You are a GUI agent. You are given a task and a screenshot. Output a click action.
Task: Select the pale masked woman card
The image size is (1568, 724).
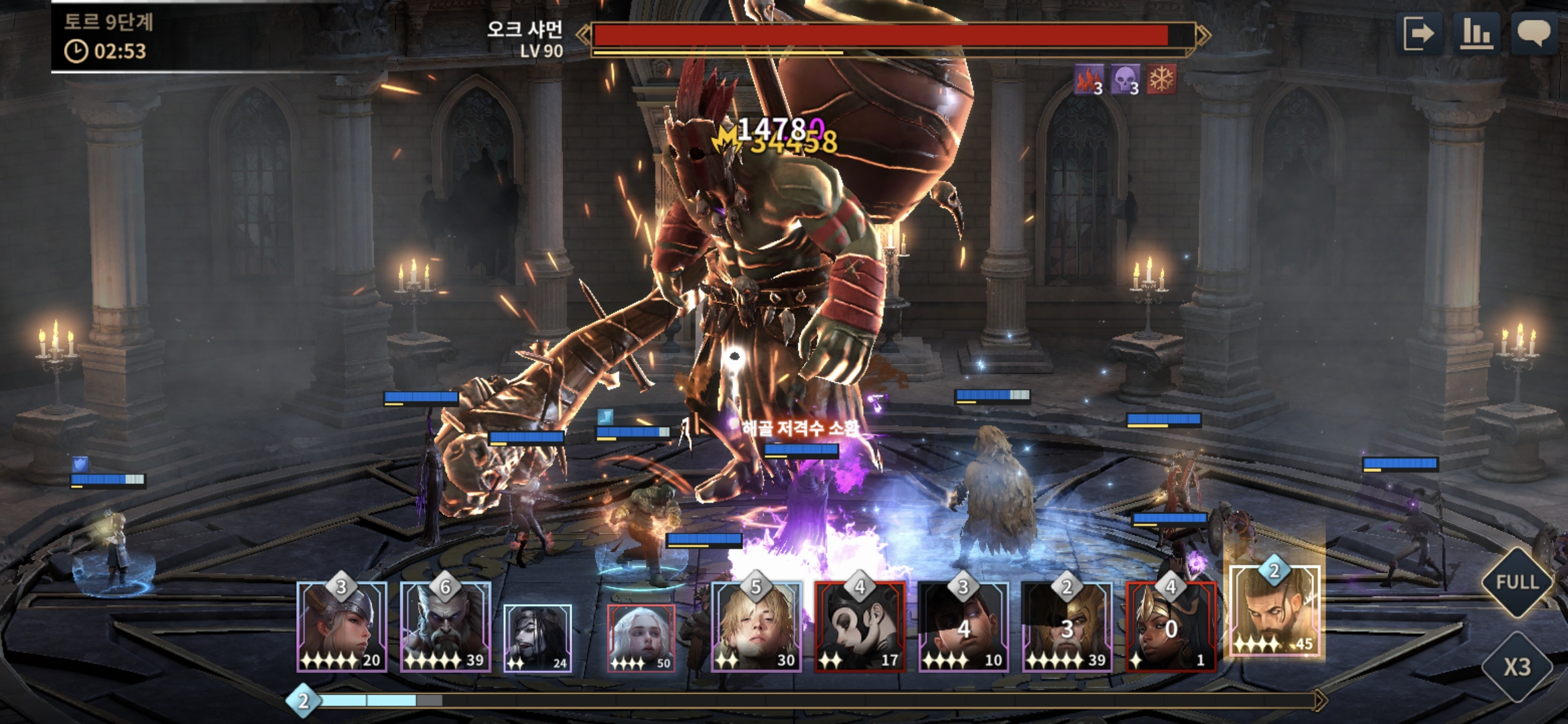click(x=860, y=627)
